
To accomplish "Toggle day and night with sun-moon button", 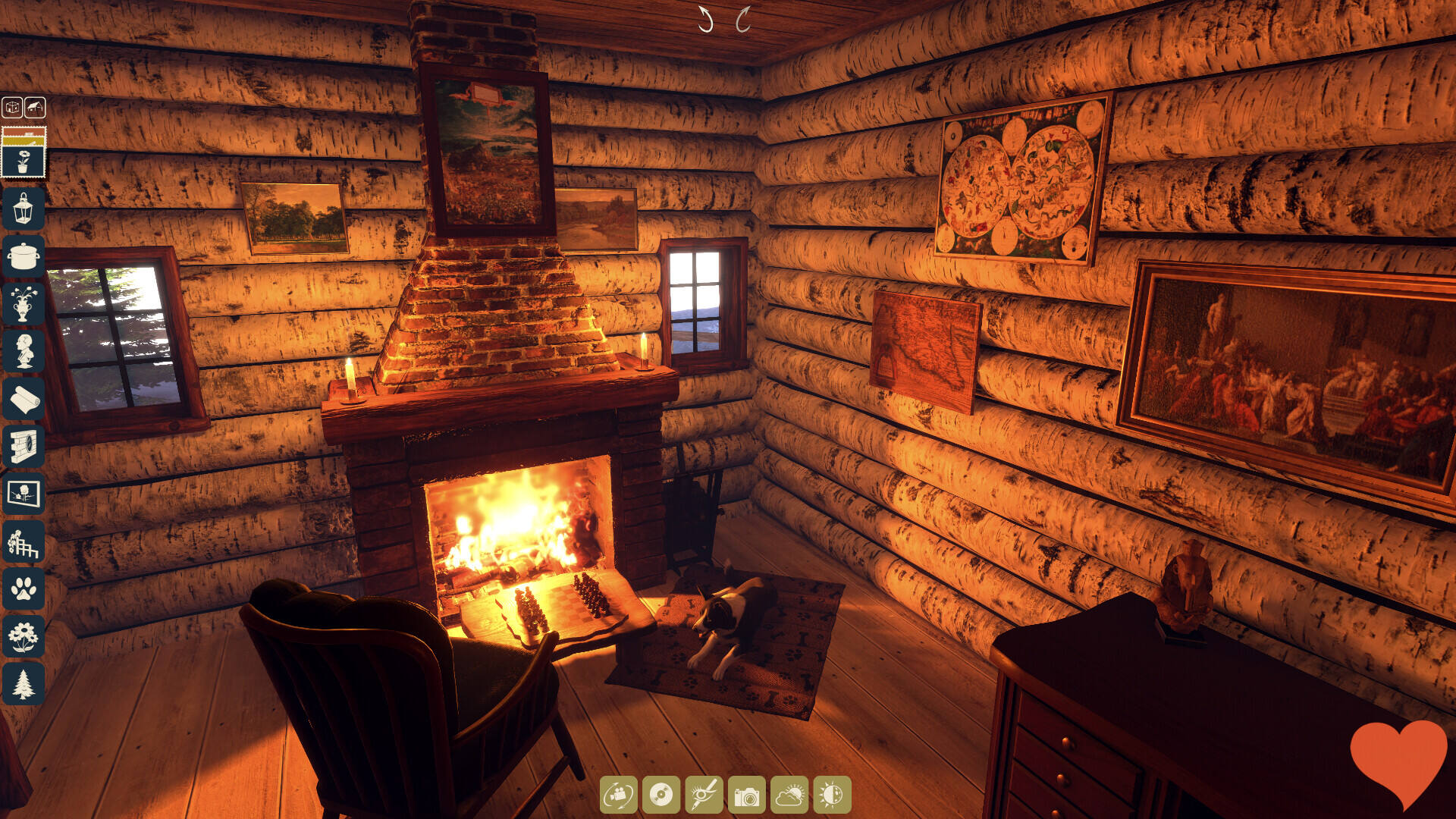I will pos(832,795).
